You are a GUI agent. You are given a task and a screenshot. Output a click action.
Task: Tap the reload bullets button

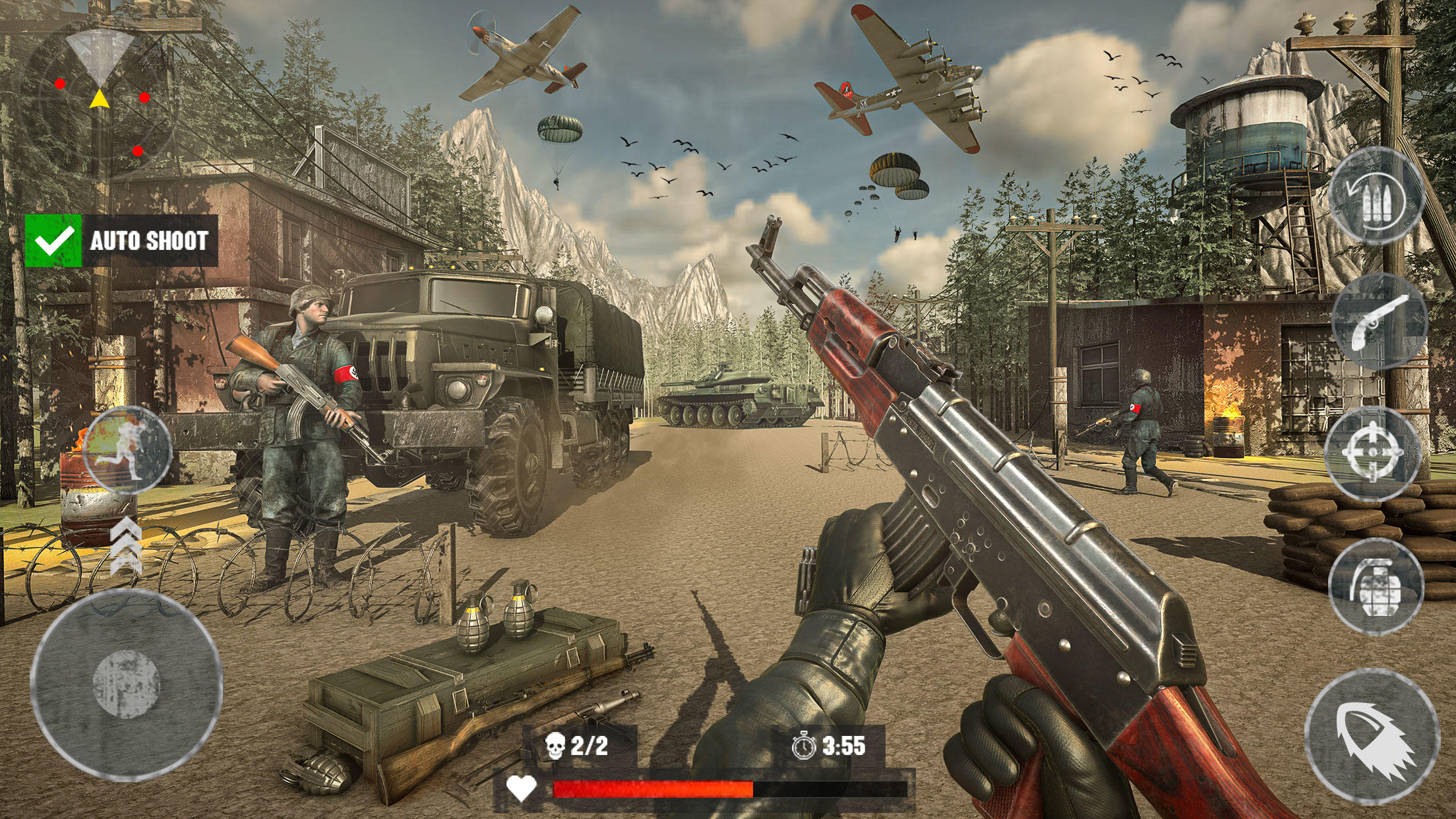point(1376,197)
